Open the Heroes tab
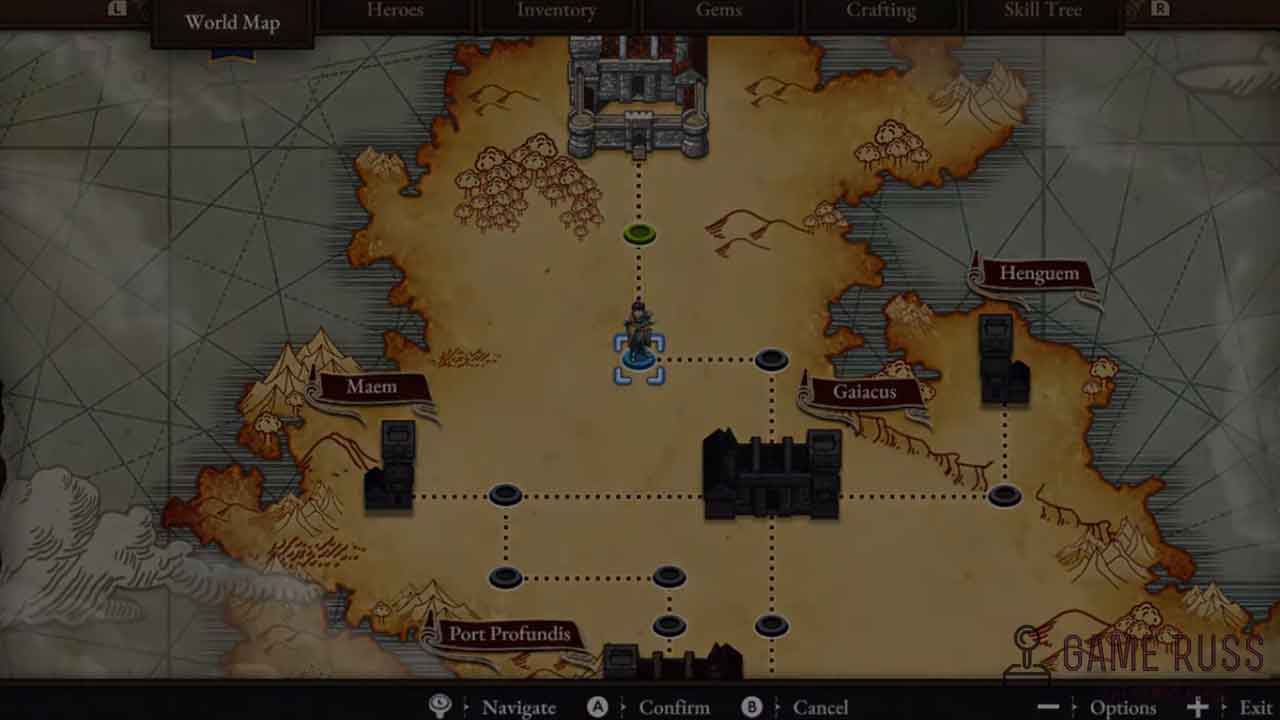 [x=395, y=11]
